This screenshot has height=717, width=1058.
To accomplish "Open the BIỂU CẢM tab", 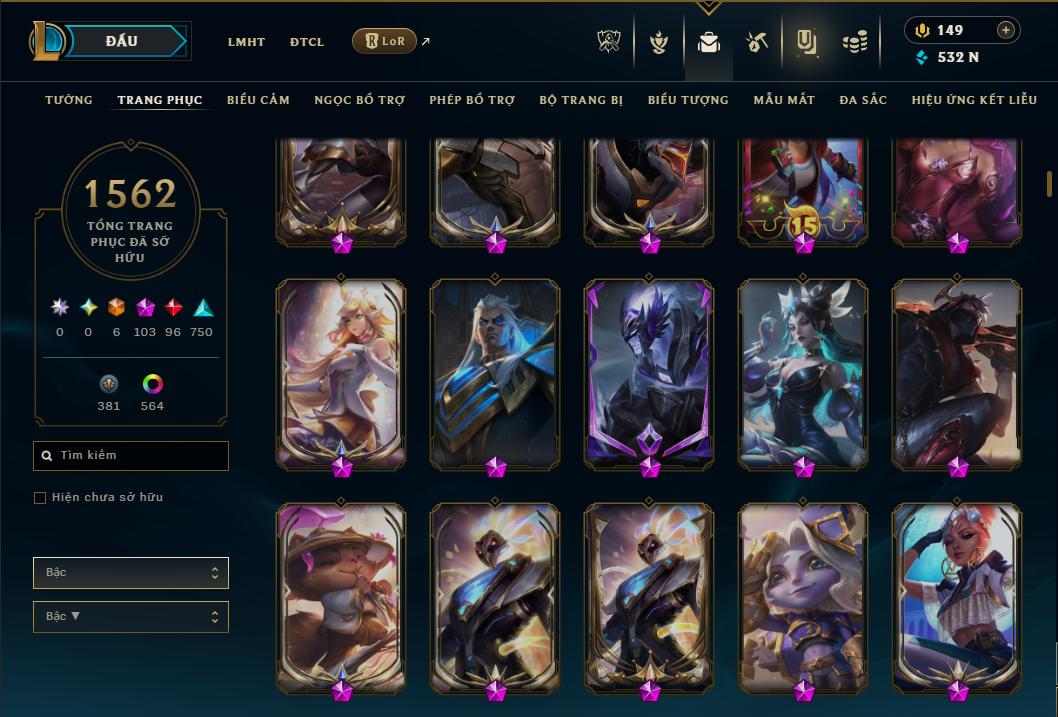I will click(258, 100).
